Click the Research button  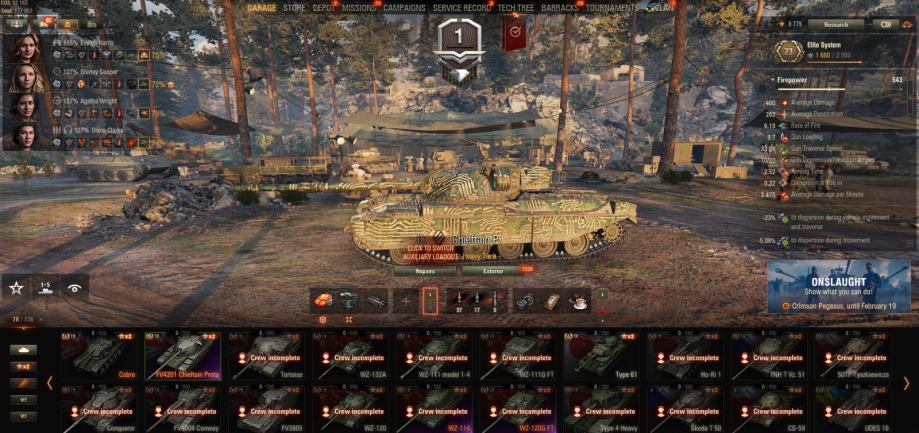click(x=837, y=24)
